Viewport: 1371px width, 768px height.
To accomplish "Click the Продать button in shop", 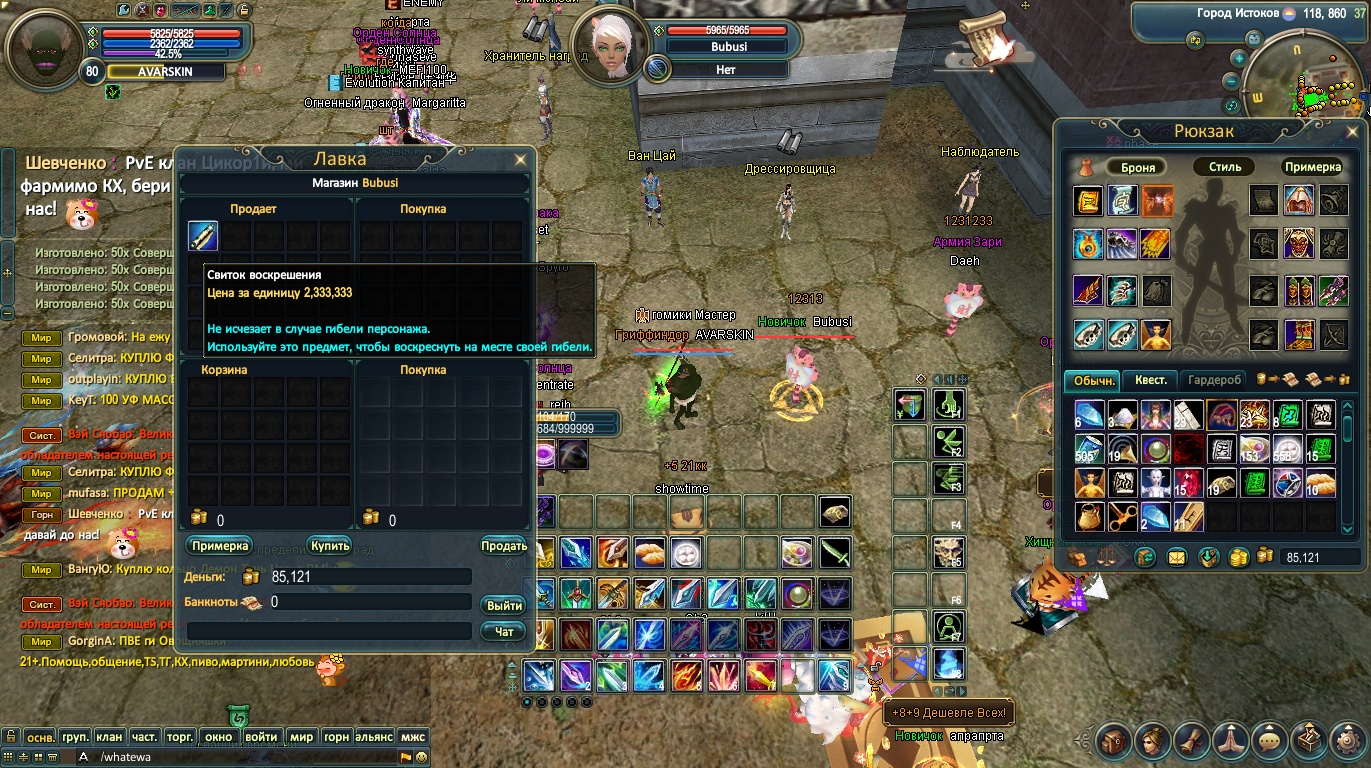I will 504,546.
